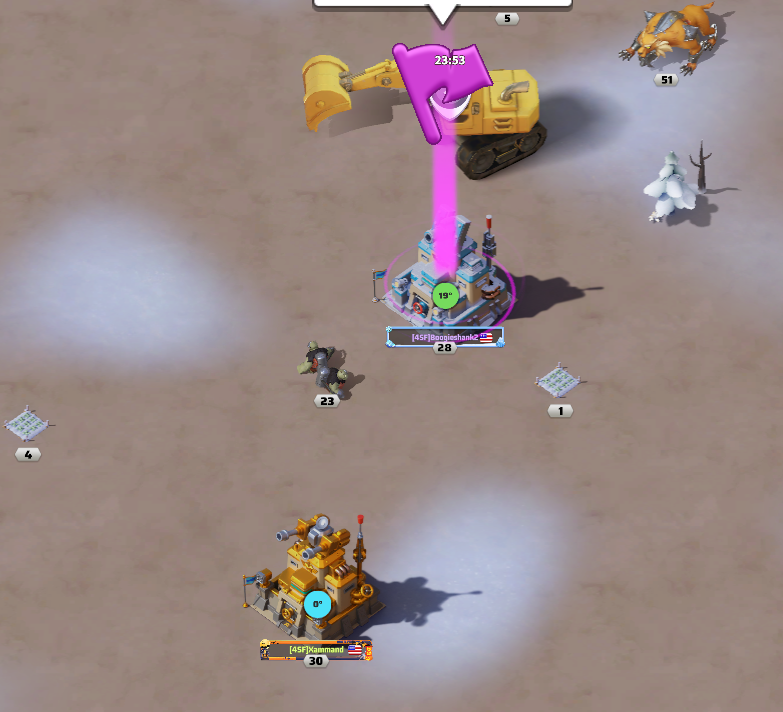Click the purple rally flag marker
This screenshot has width=783, height=712.
(x=442, y=83)
